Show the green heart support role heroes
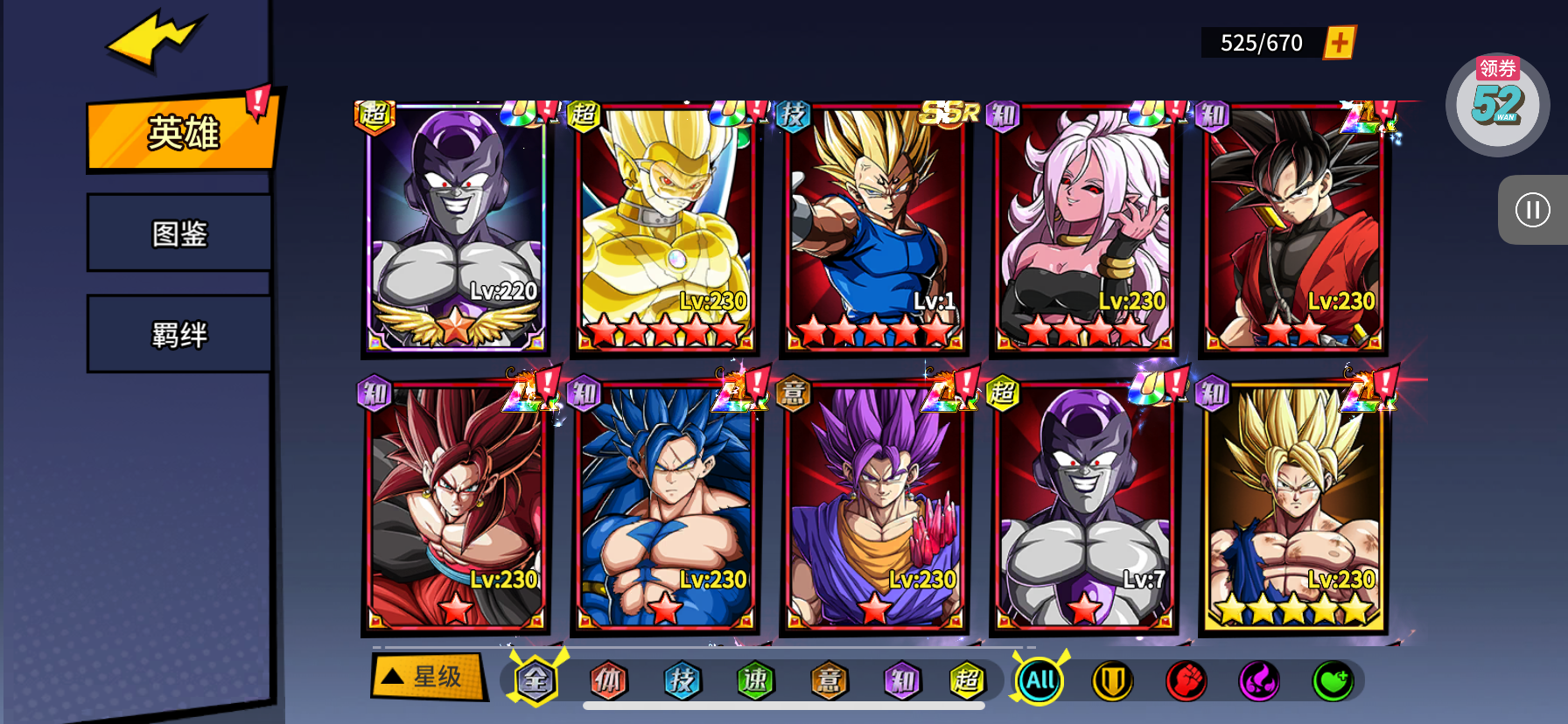 (1333, 681)
